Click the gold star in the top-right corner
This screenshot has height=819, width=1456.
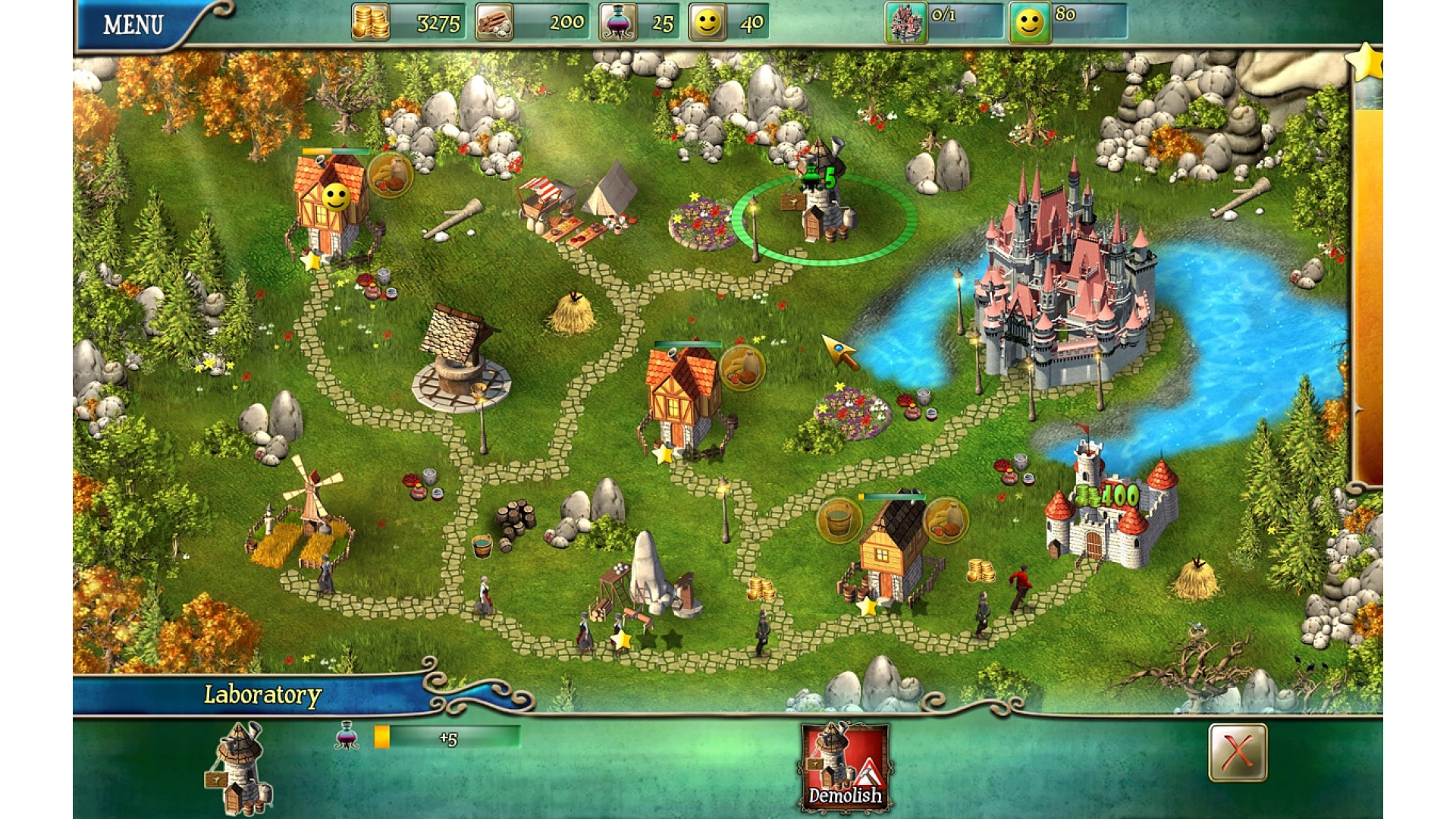[x=1367, y=62]
